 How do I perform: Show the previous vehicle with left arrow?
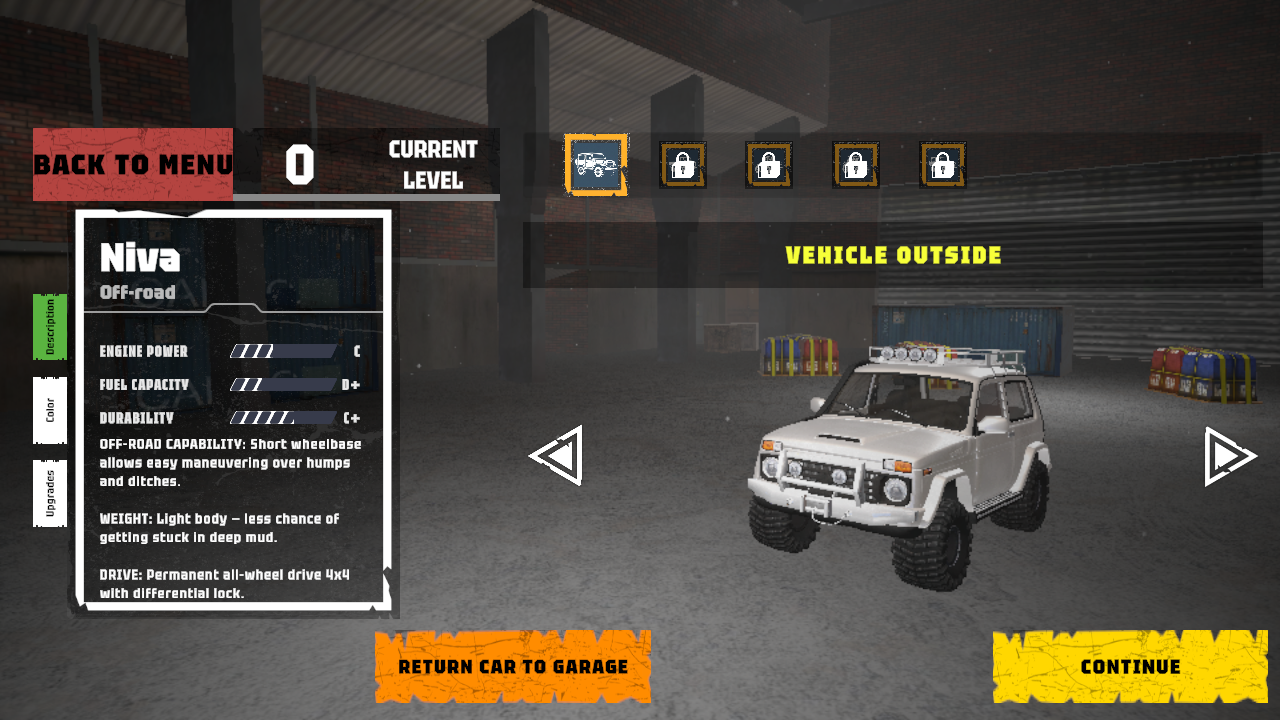tap(556, 456)
